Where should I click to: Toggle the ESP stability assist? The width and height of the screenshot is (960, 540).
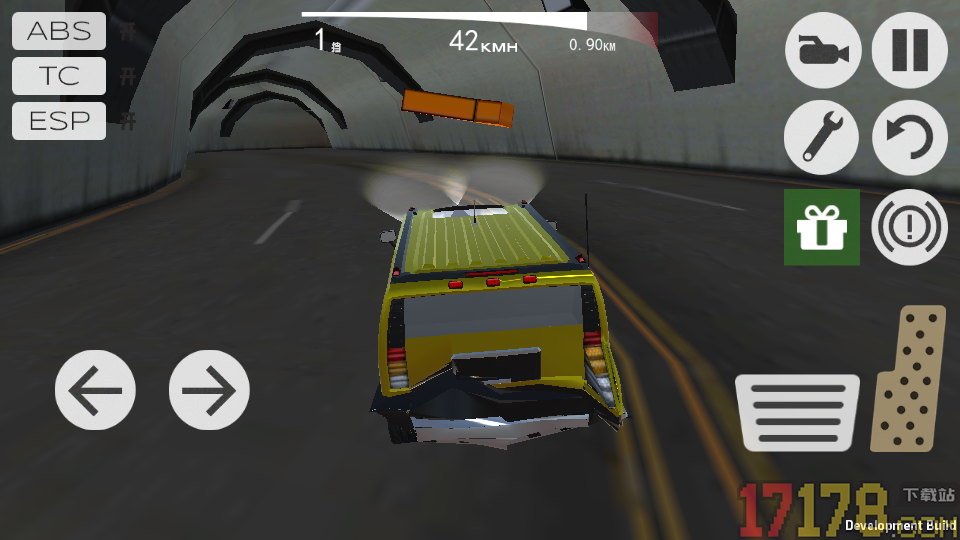click(x=59, y=122)
